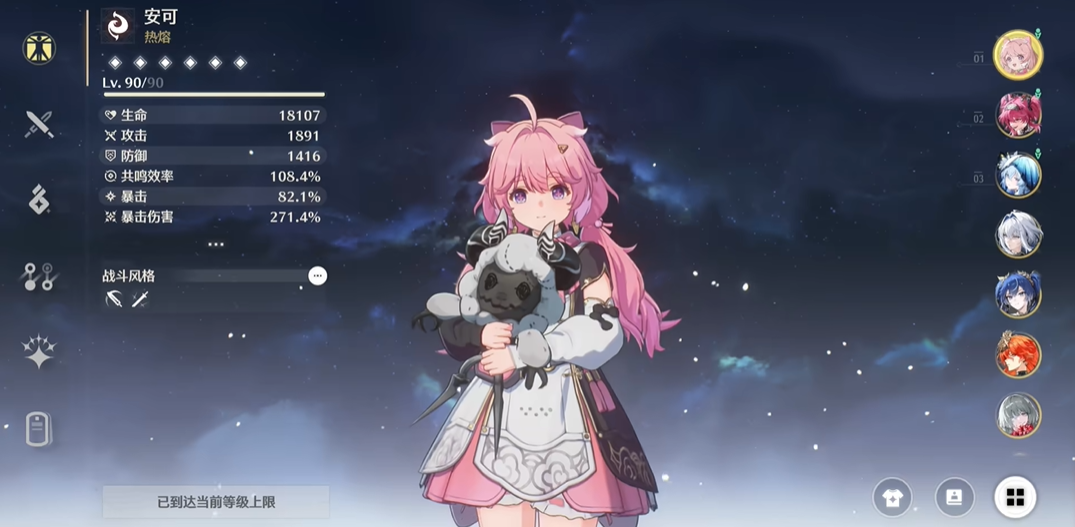1075x527 pixels.
Task: Show the resonance chain sparkle tab
Action: click(x=39, y=352)
